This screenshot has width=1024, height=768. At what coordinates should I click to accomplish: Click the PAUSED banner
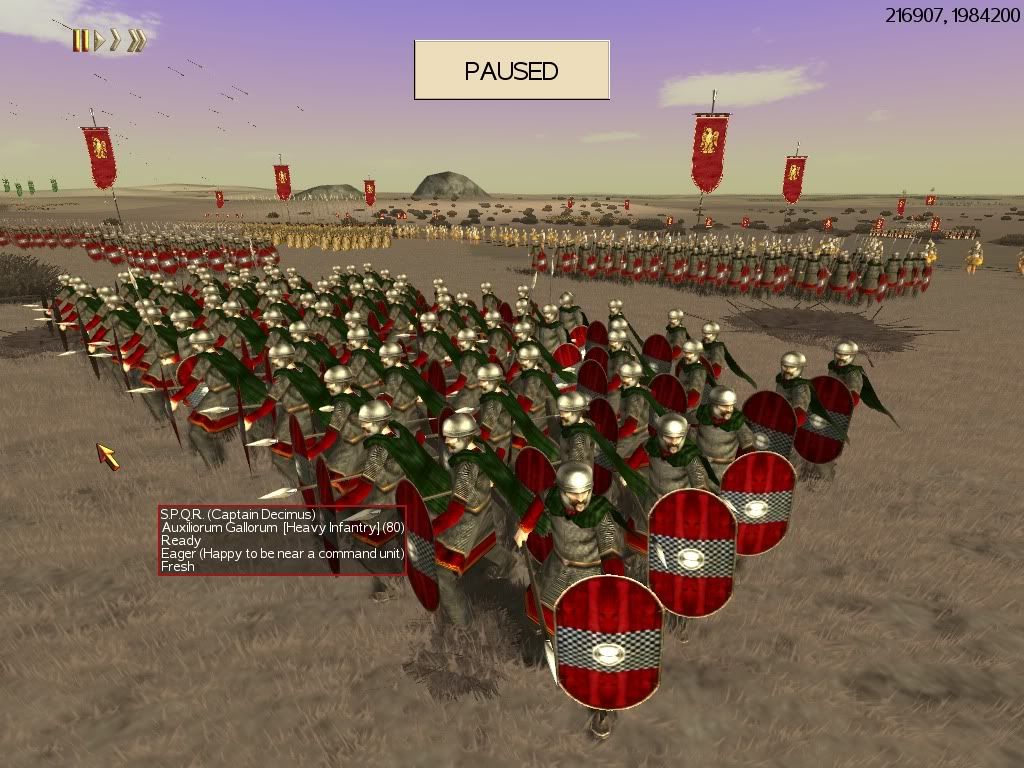pyautogui.click(x=511, y=70)
